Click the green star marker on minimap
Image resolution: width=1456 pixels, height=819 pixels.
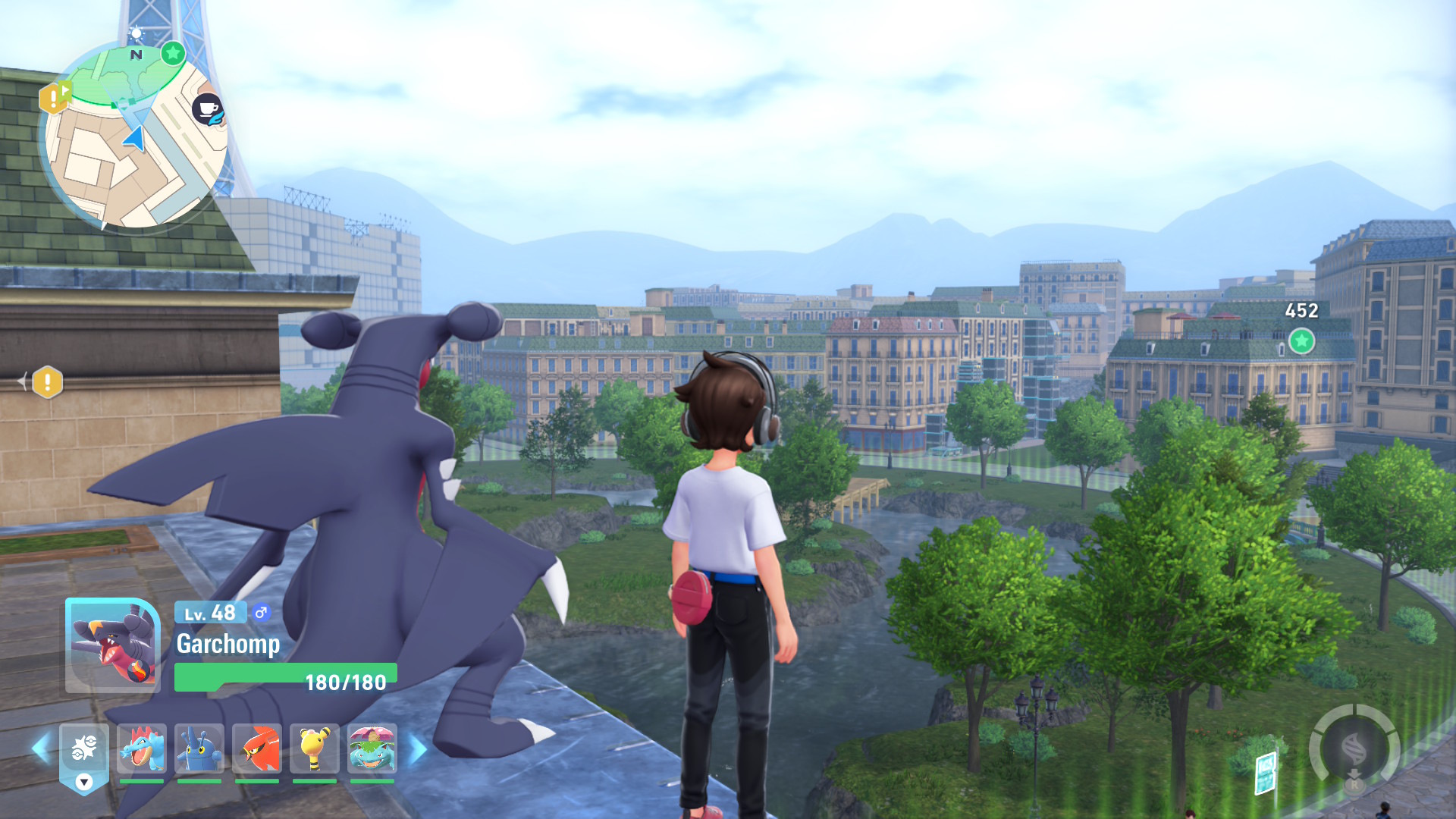point(173,53)
